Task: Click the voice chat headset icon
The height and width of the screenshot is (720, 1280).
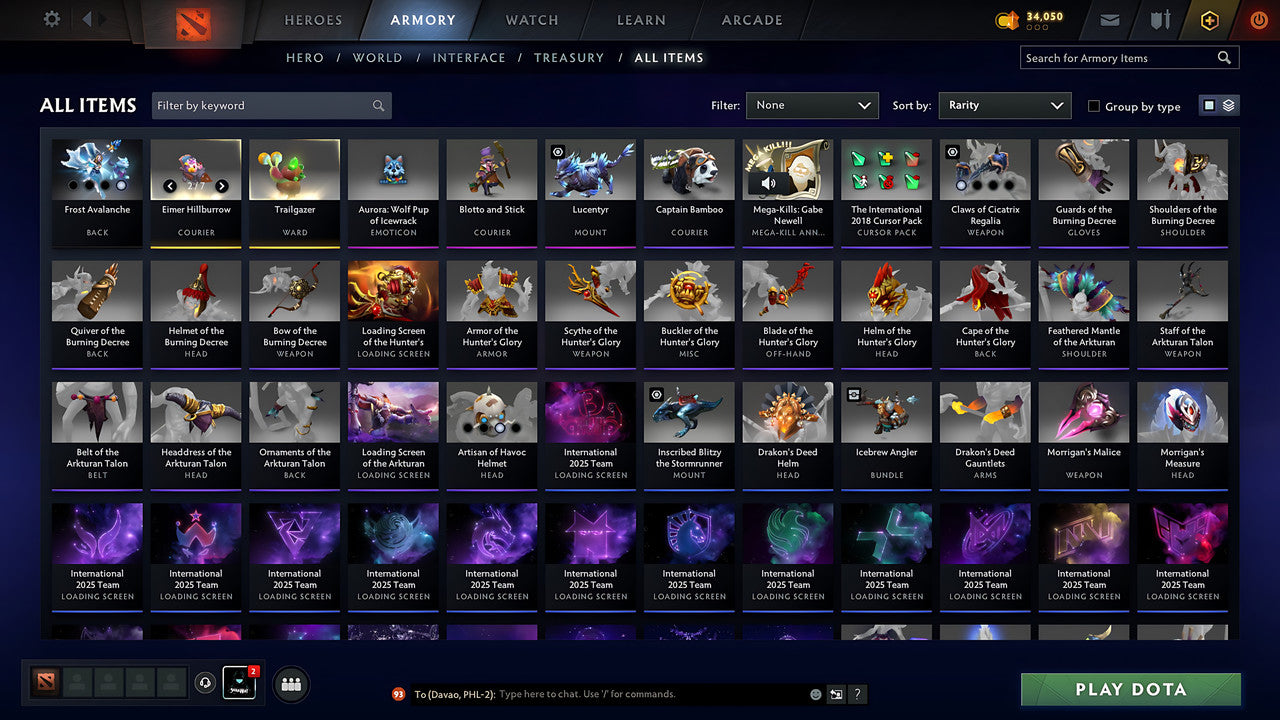Action: [x=206, y=682]
